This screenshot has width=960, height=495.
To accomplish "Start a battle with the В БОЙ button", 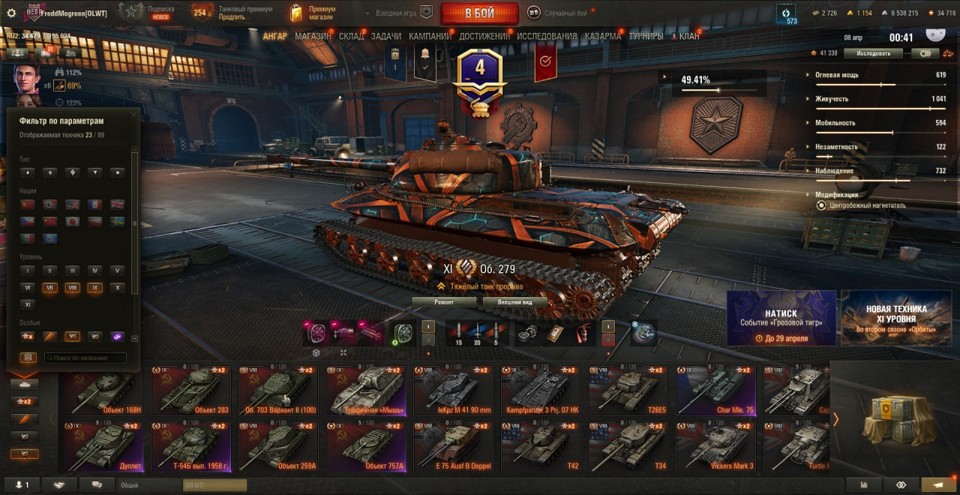I will click(479, 13).
